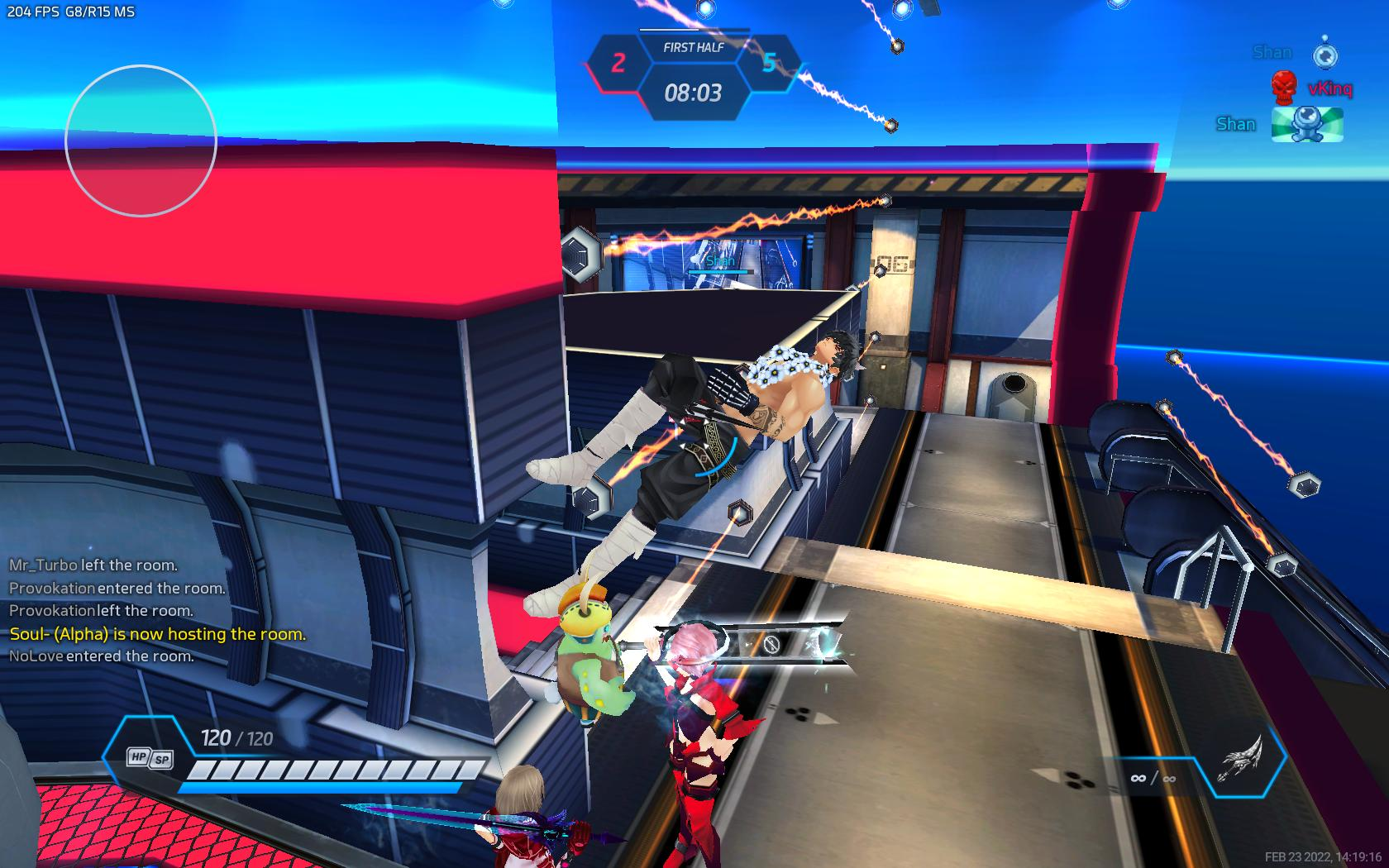
Task: Click the HP/SP indicator badge
Action: (x=150, y=758)
